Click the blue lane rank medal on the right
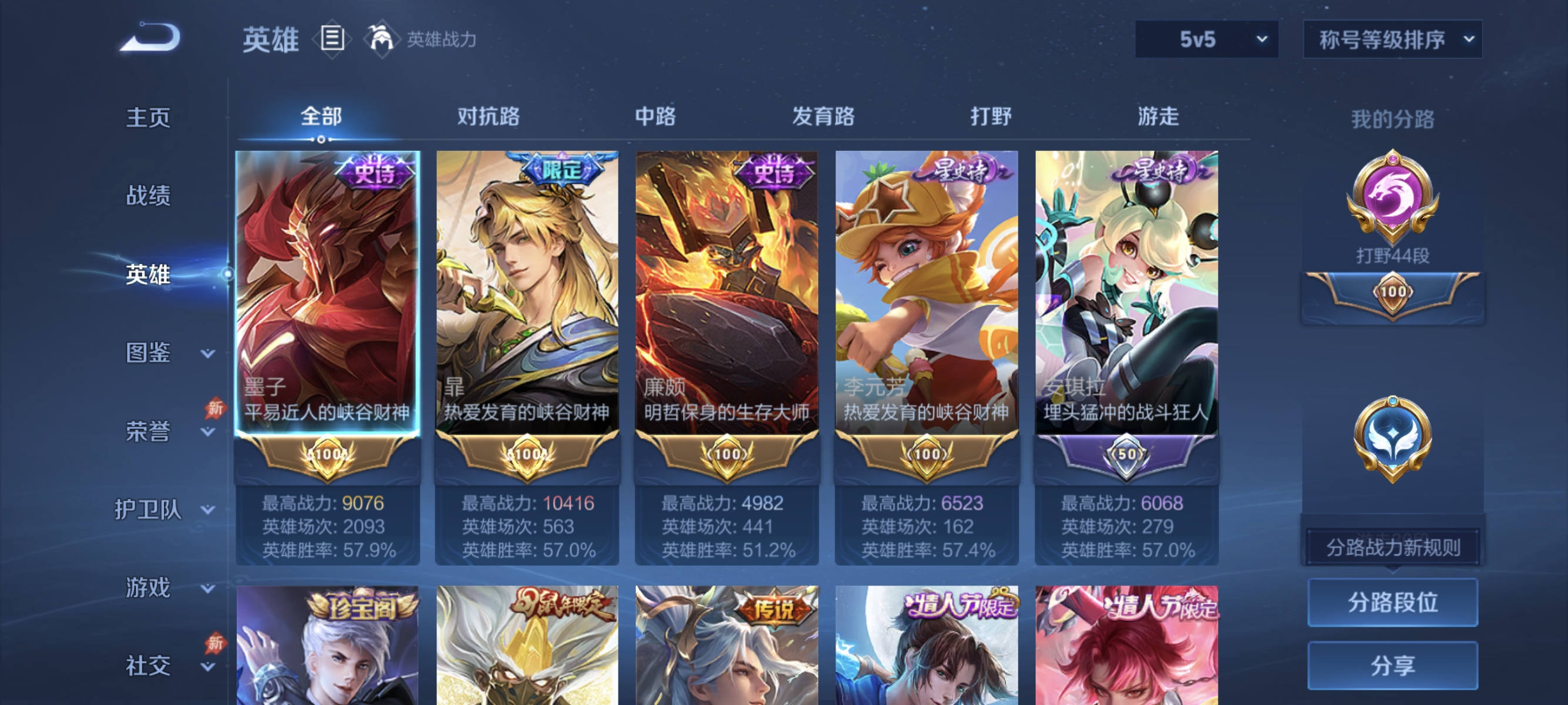The height and width of the screenshot is (705, 1568). (x=1391, y=437)
